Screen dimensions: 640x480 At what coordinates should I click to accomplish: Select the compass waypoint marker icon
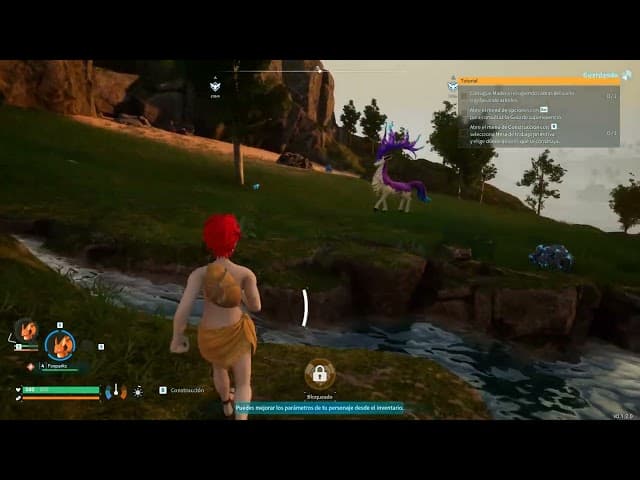coord(215,87)
